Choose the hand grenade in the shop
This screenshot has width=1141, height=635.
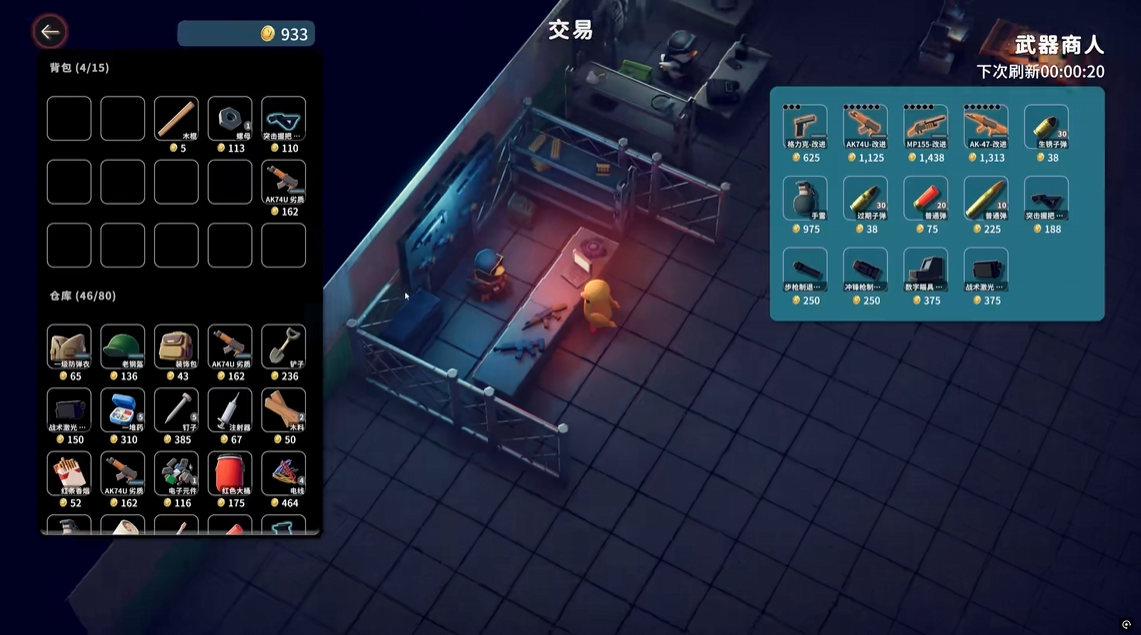[x=804, y=198]
